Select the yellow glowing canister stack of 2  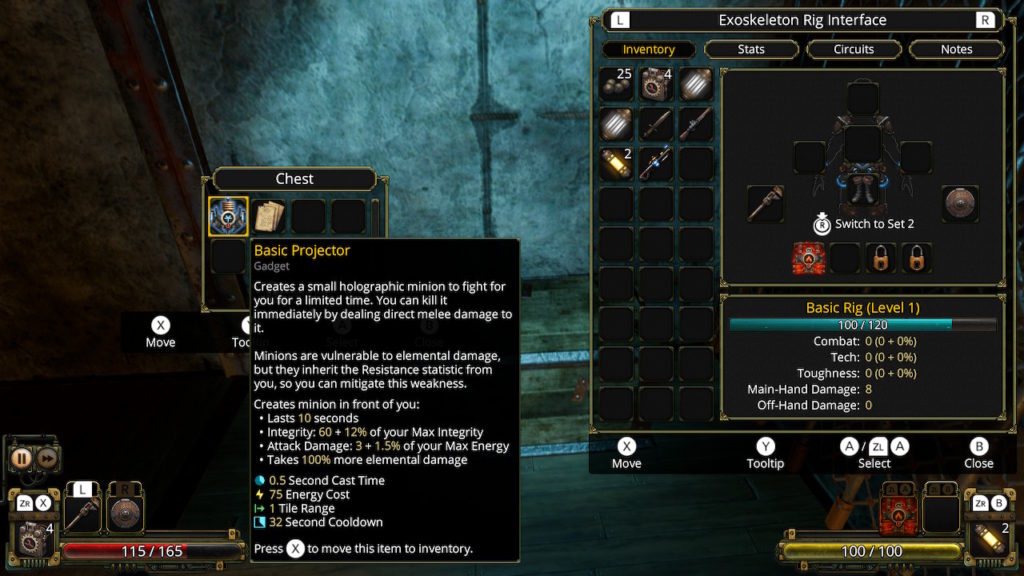tap(616, 163)
